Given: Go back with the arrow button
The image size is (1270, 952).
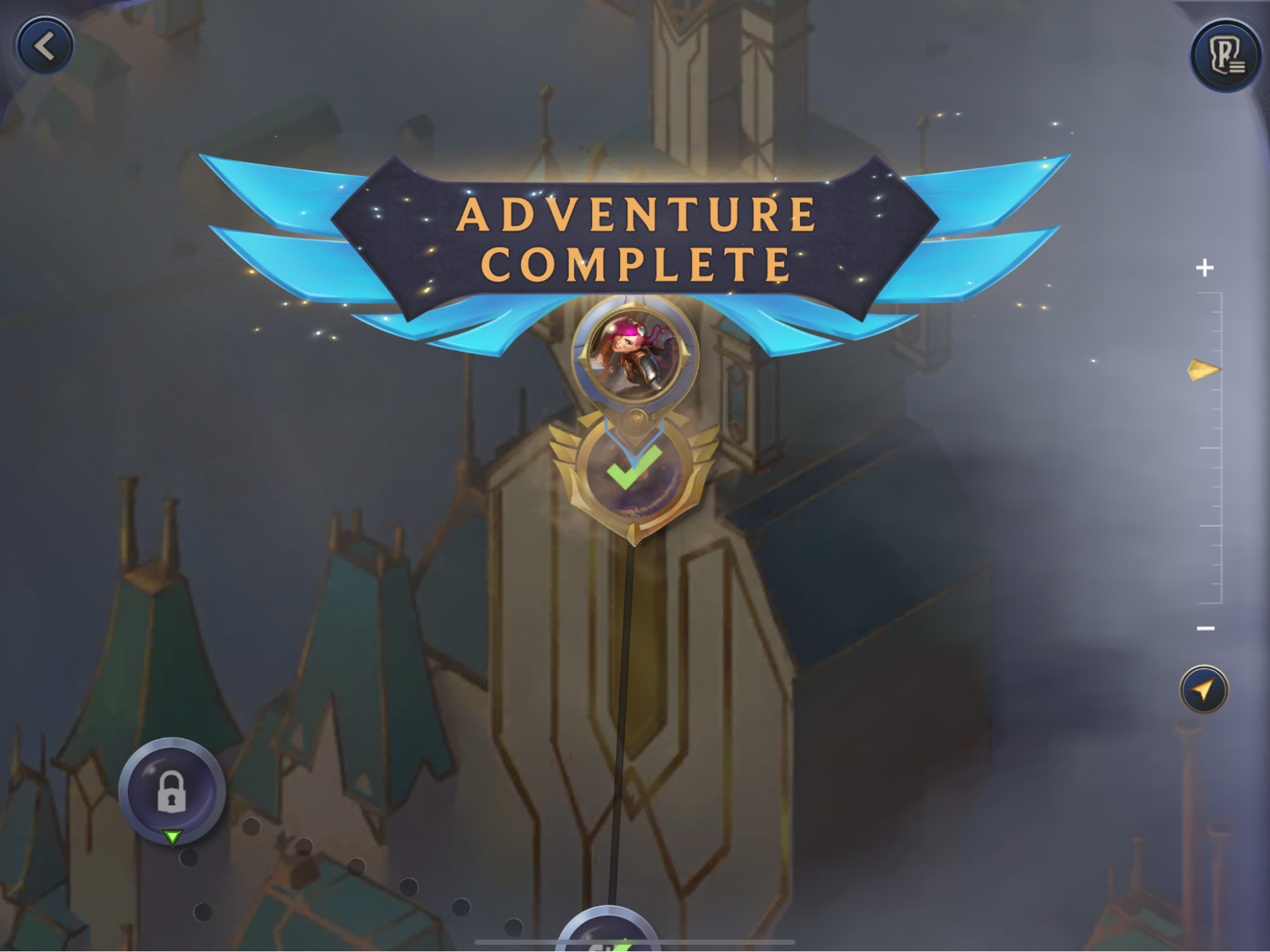Looking at the screenshot, I should click(44, 46).
